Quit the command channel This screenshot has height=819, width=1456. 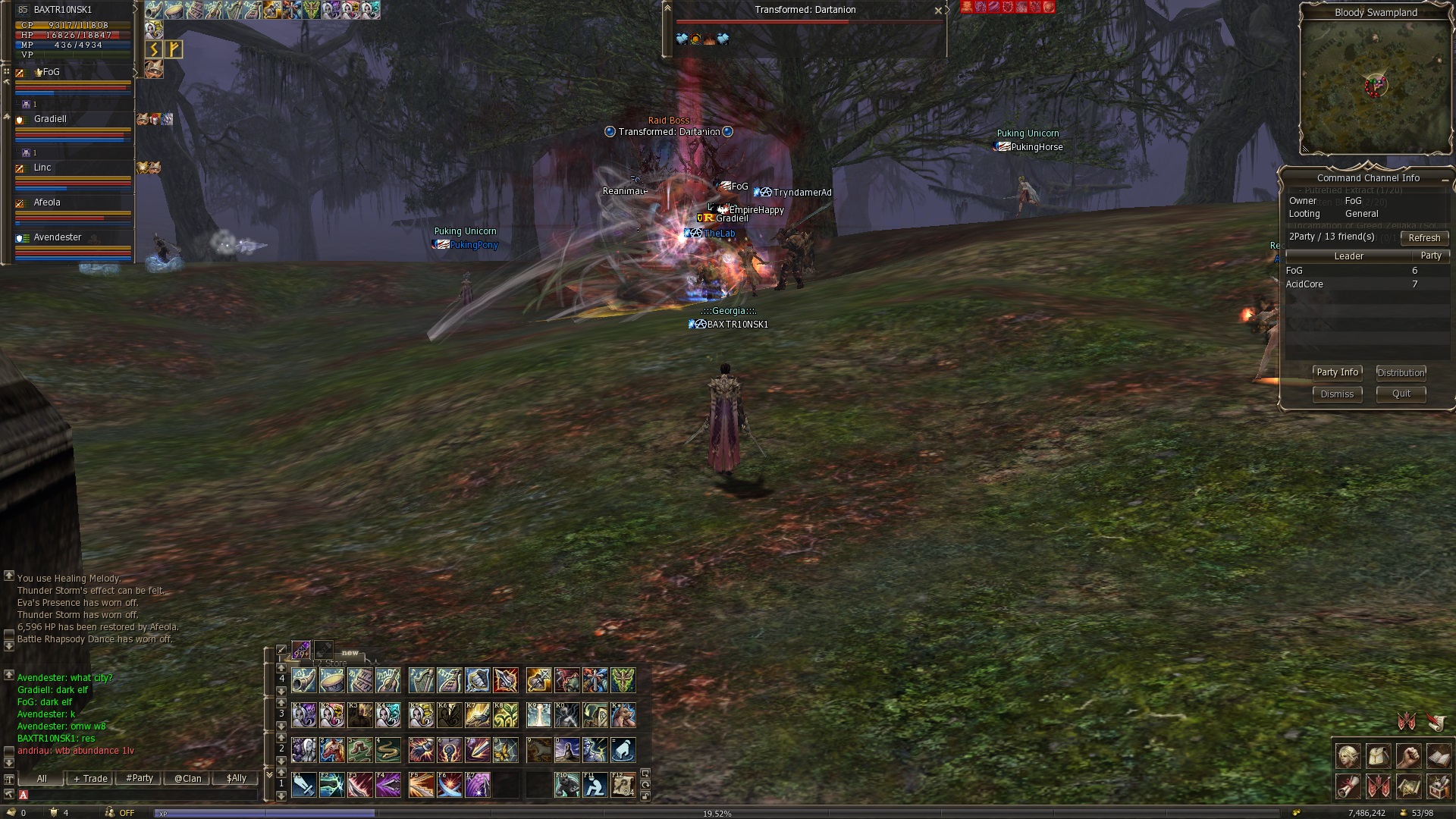coord(1401,394)
